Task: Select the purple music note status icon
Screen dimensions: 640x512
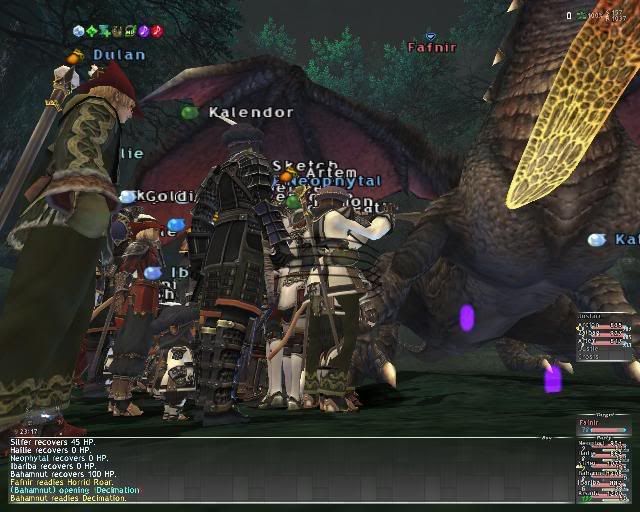Action: pos(144,31)
